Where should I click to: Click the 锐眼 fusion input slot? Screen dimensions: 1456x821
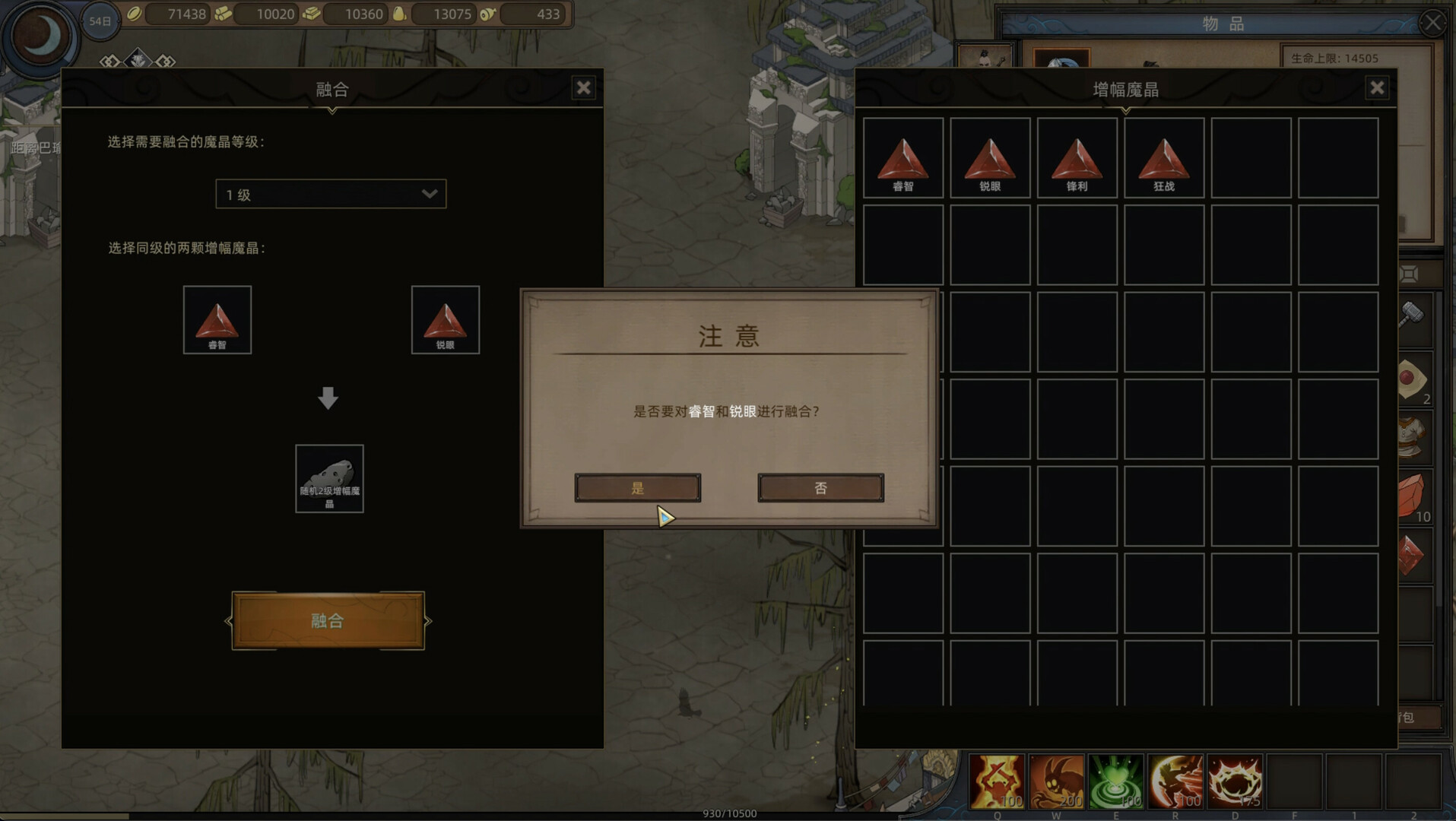(446, 320)
